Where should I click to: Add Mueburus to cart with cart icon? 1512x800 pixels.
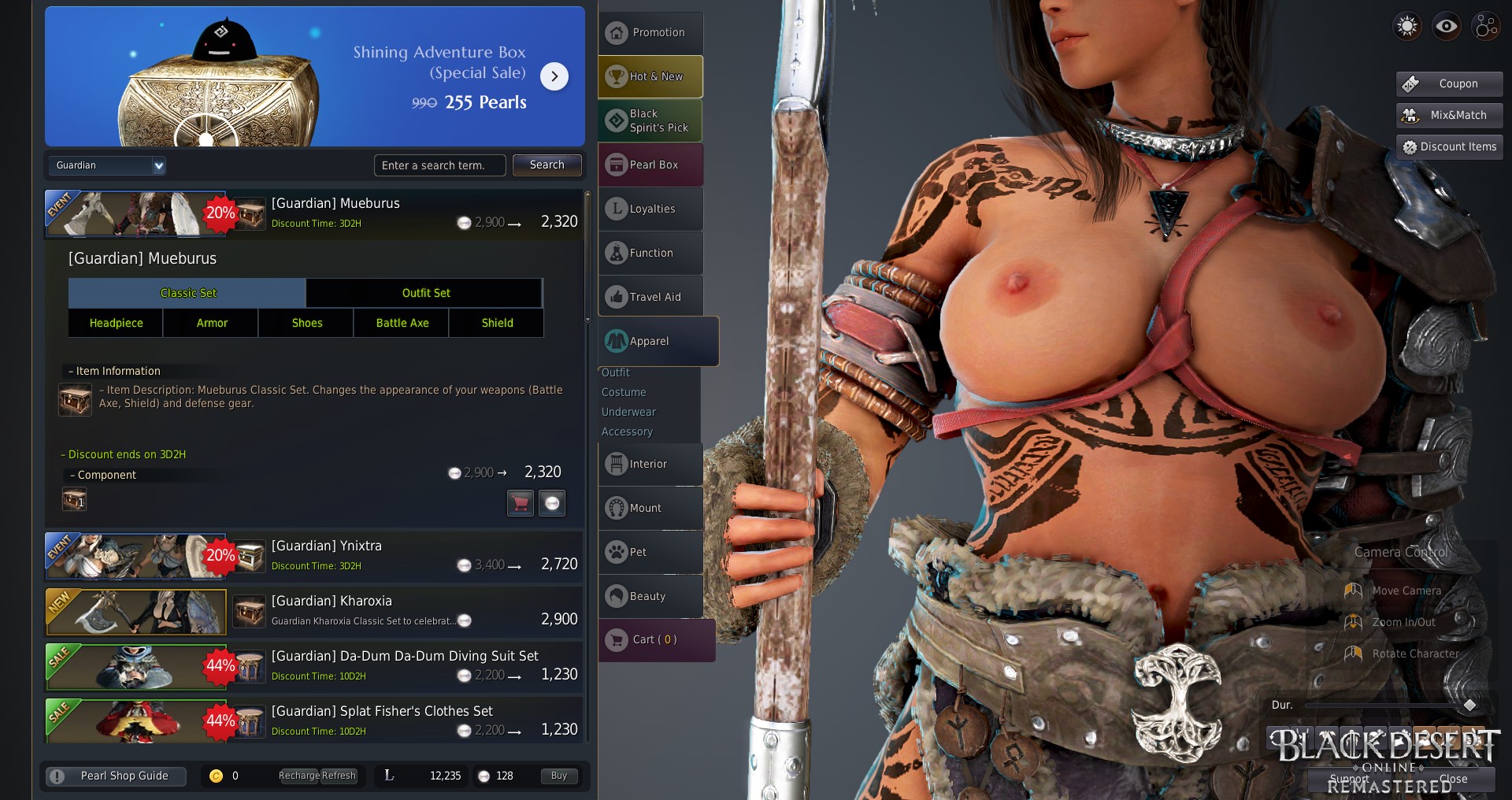coord(521,503)
